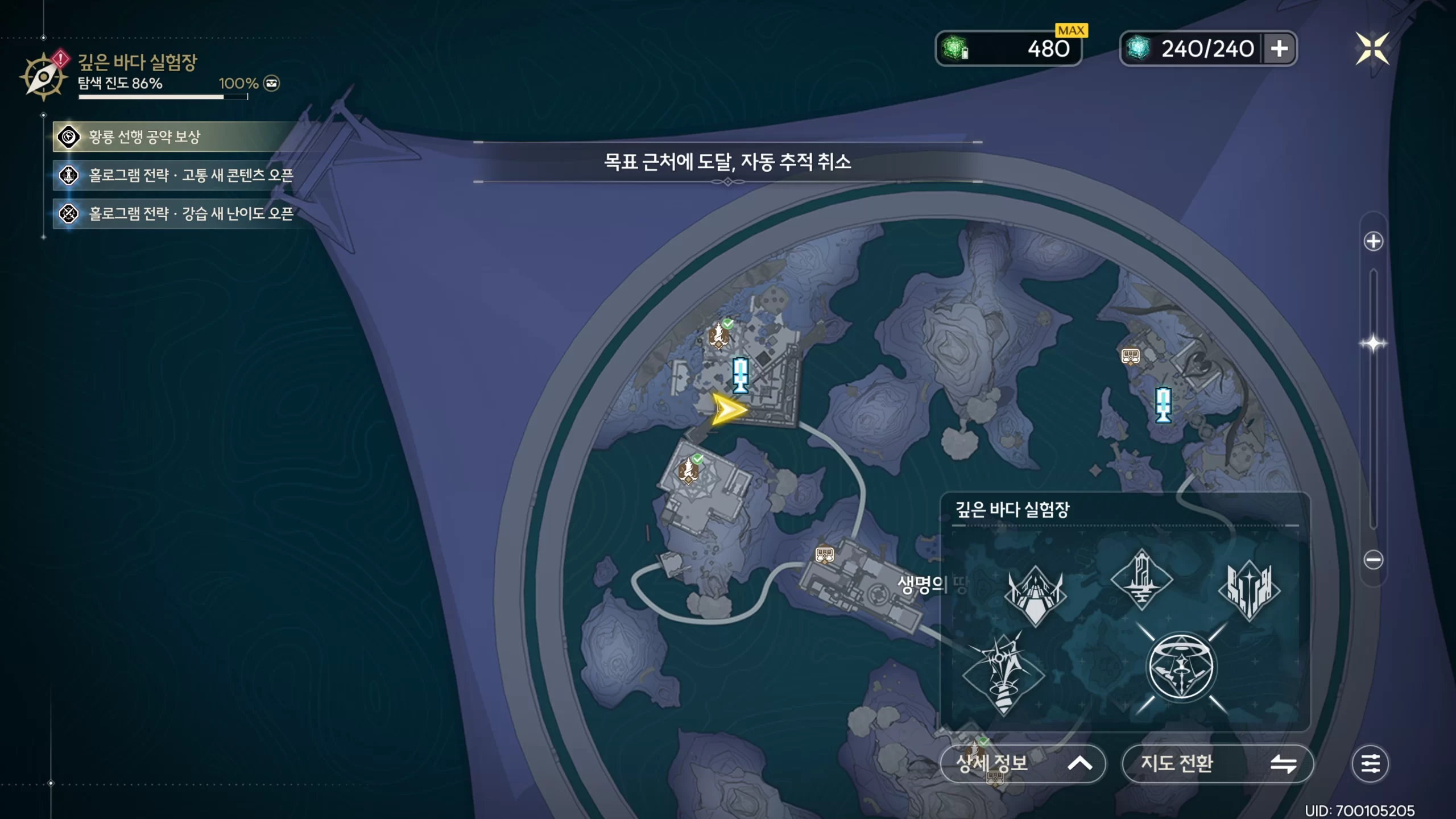The image size is (1456, 819).
Task: Add more energy with the plus button
Action: click(x=1280, y=49)
